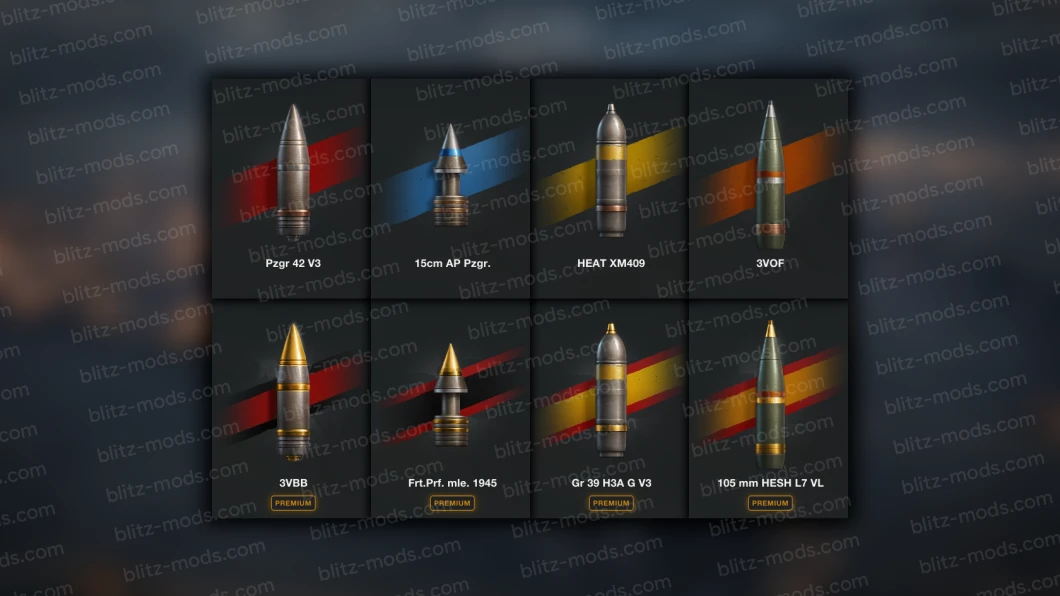Choose the 15cm AP Pzgr. shell card
The image size is (1060, 596).
(451, 188)
